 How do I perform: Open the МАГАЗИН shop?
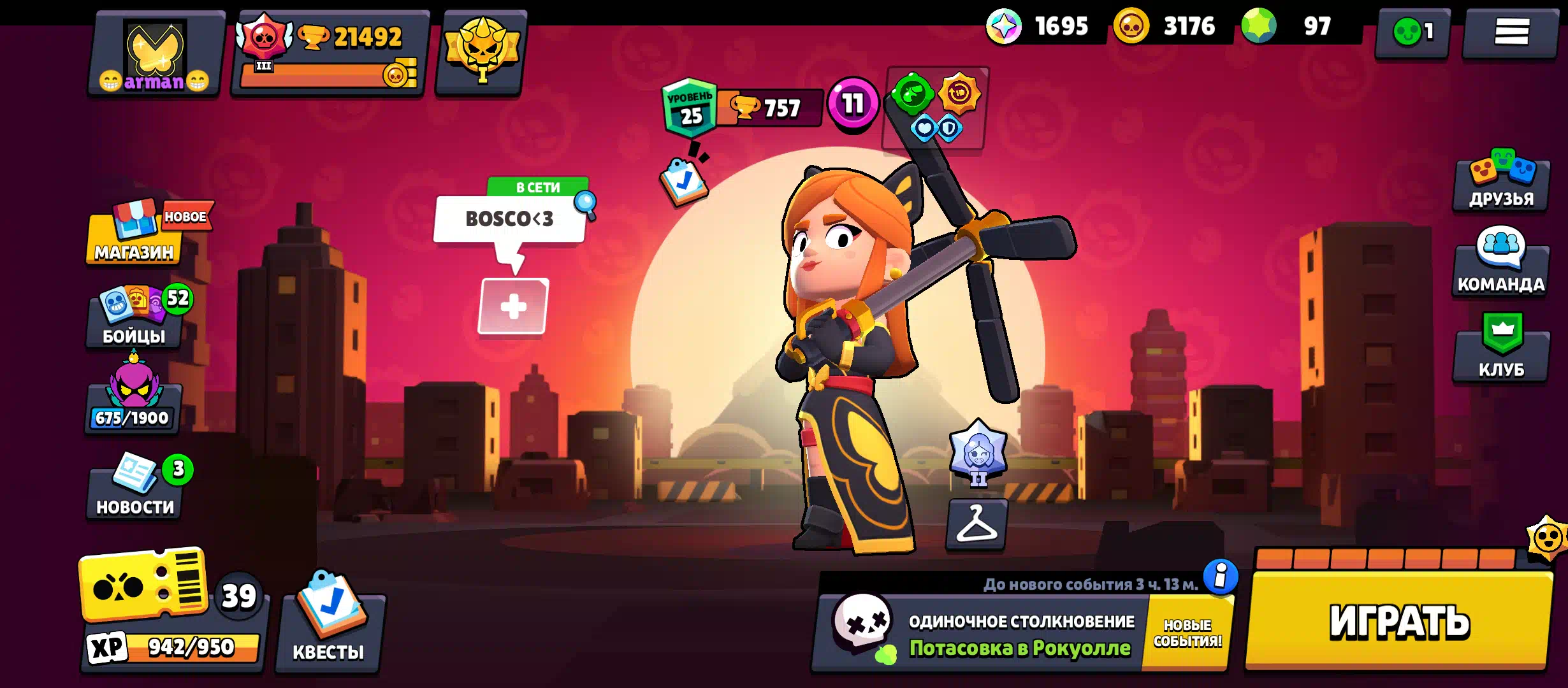point(134,234)
